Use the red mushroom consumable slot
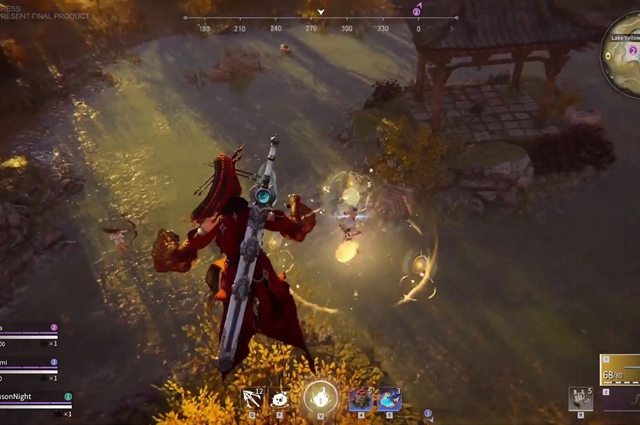Viewport: 640px width, 425px height. [360, 399]
